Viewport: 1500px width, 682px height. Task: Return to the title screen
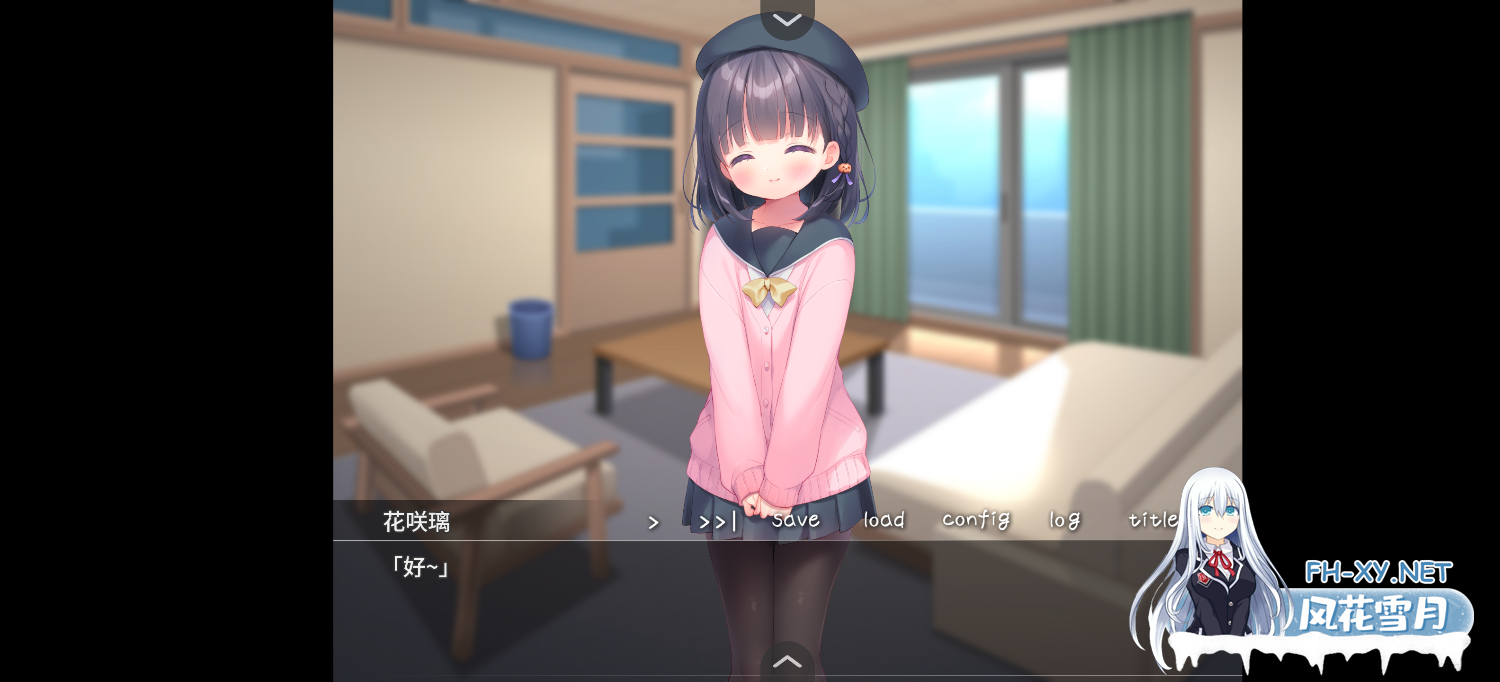coord(1153,520)
